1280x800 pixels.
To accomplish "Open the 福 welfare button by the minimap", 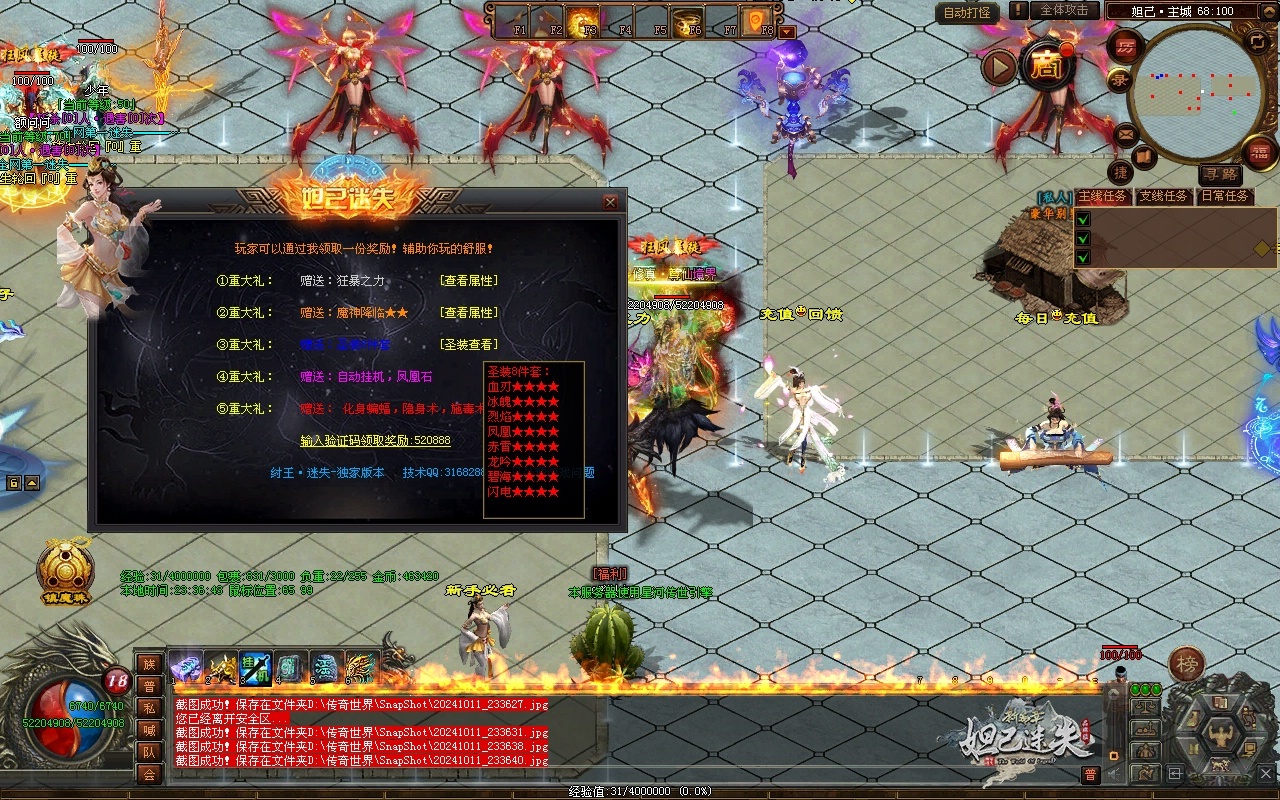I will [1259, 152].
